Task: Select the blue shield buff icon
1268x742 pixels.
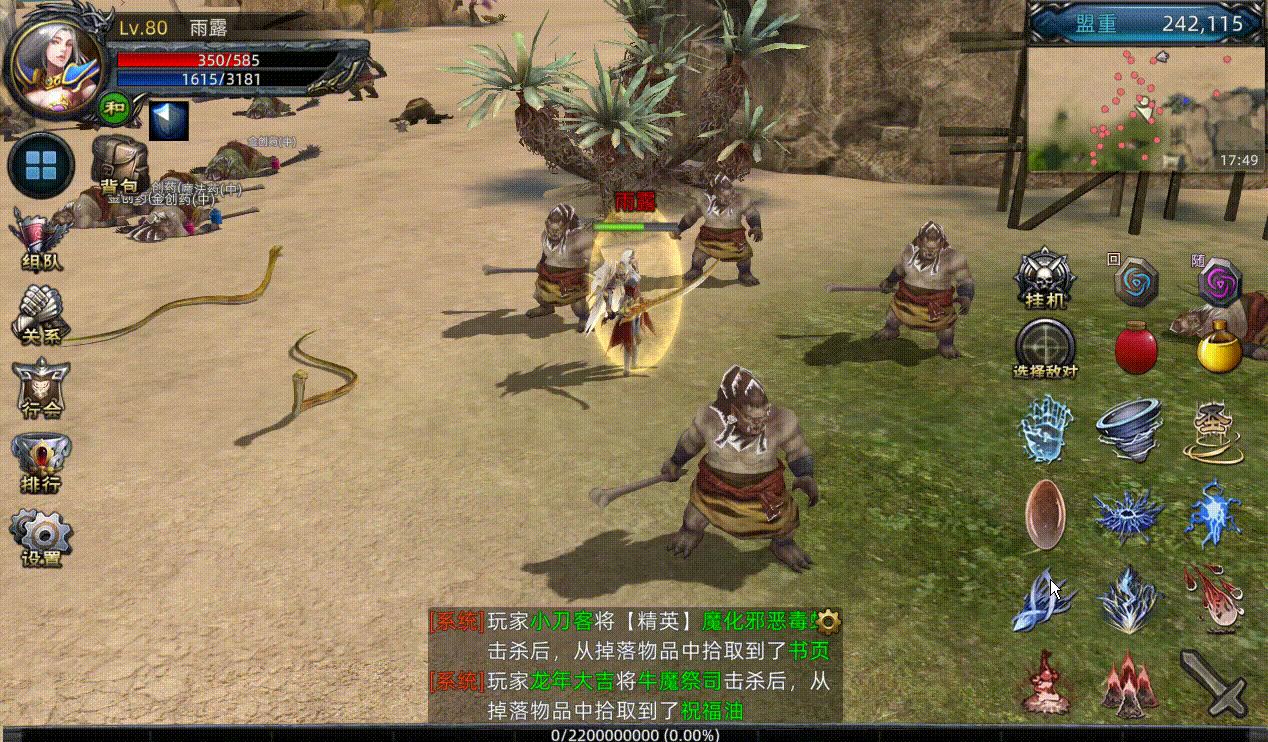Action: [x=168, y=120]
